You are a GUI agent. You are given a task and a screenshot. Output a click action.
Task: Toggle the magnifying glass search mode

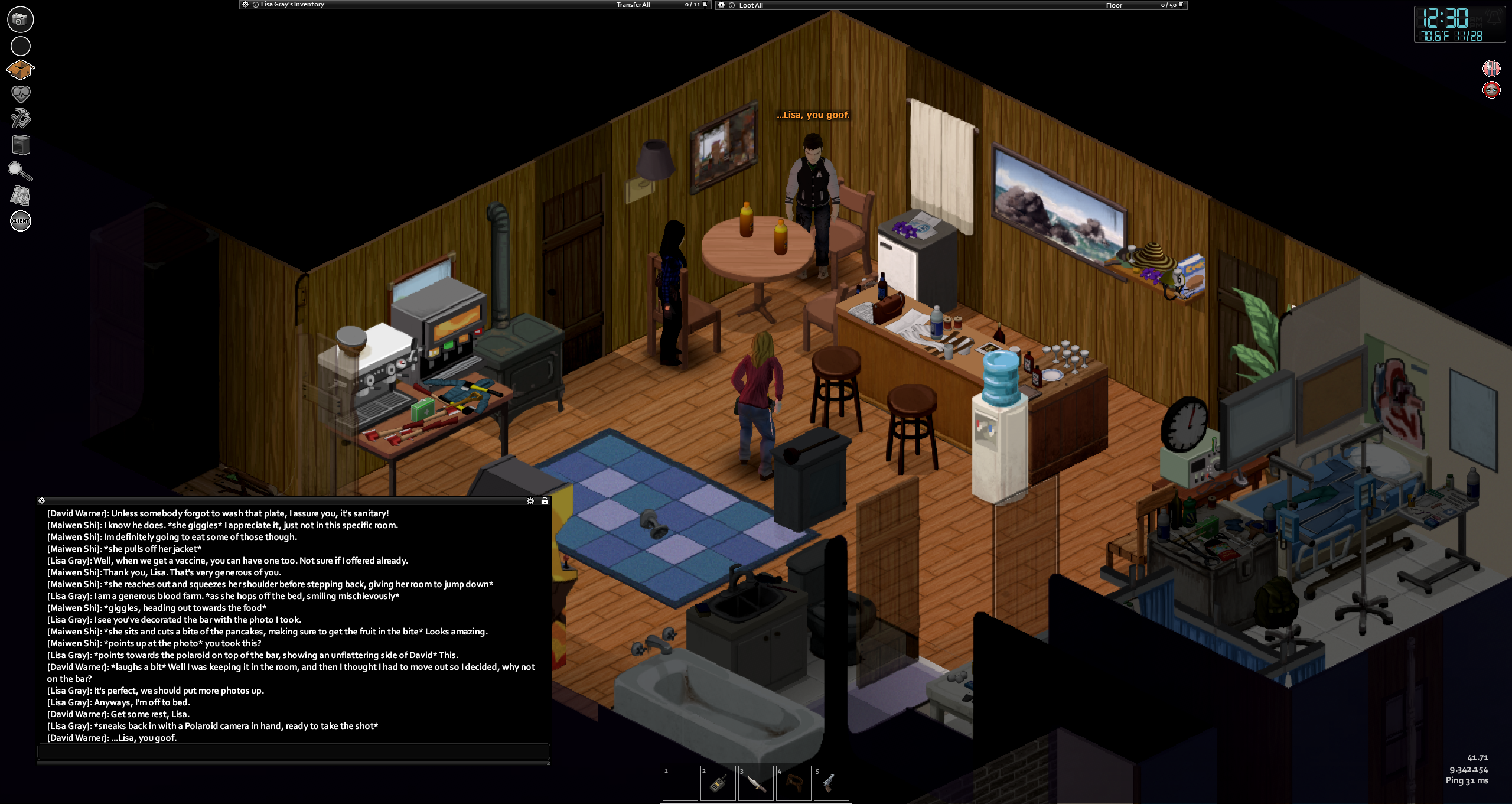click(x=20, y=171)
